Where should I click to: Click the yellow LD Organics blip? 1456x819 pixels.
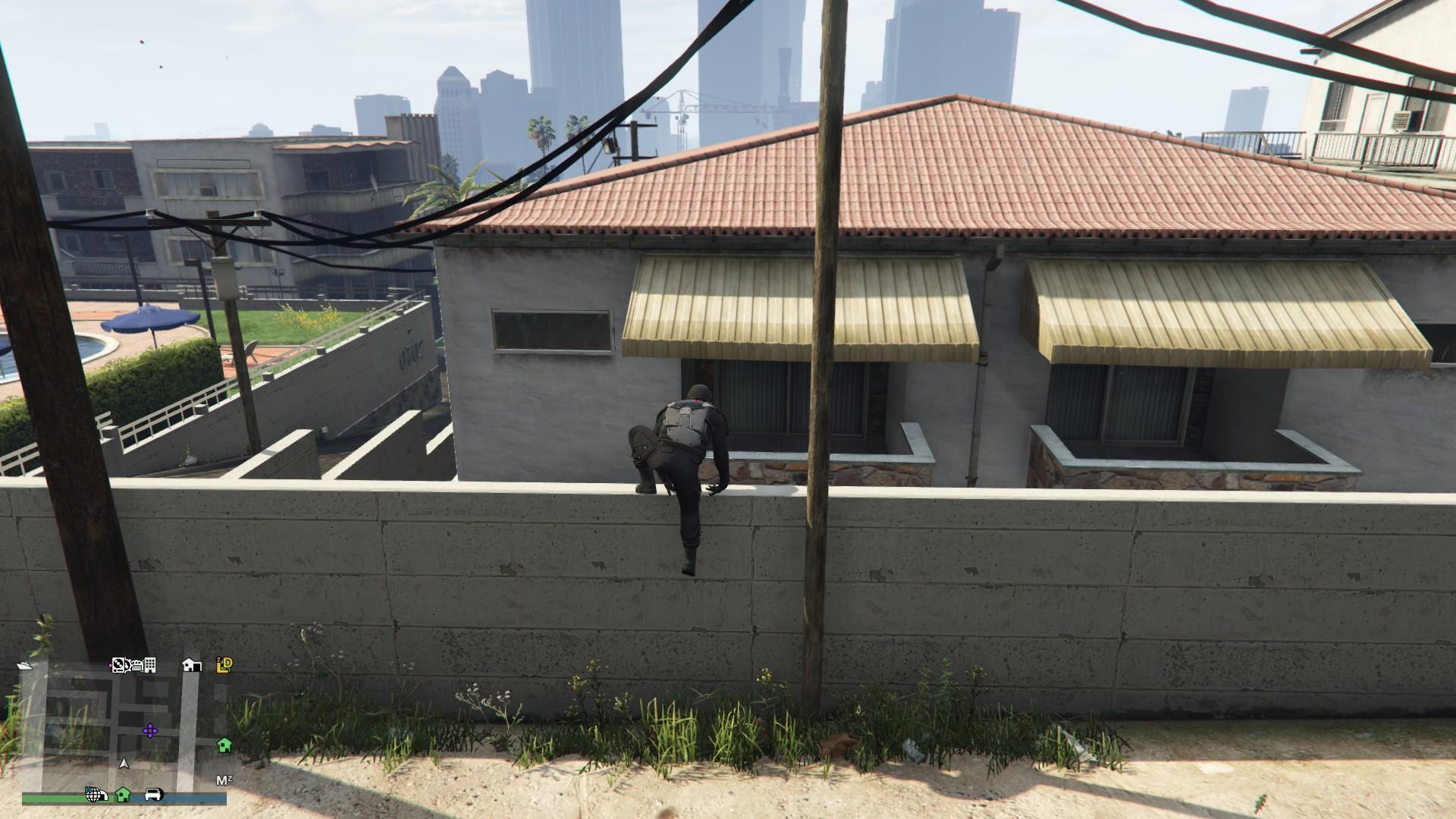click(223, 665)
